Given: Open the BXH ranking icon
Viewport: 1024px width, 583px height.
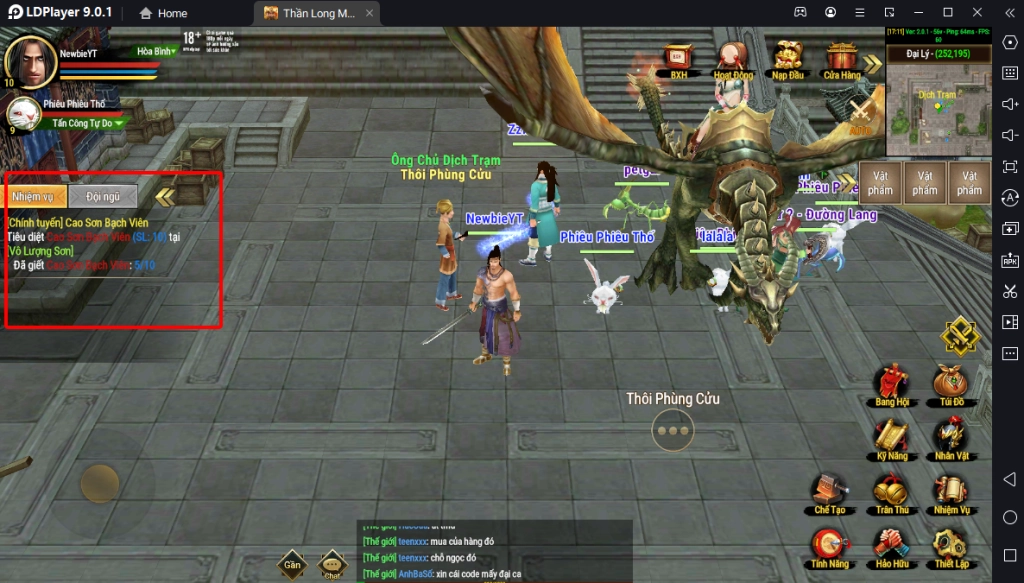Looking at the screenshot, I should (x=679, y=58).
